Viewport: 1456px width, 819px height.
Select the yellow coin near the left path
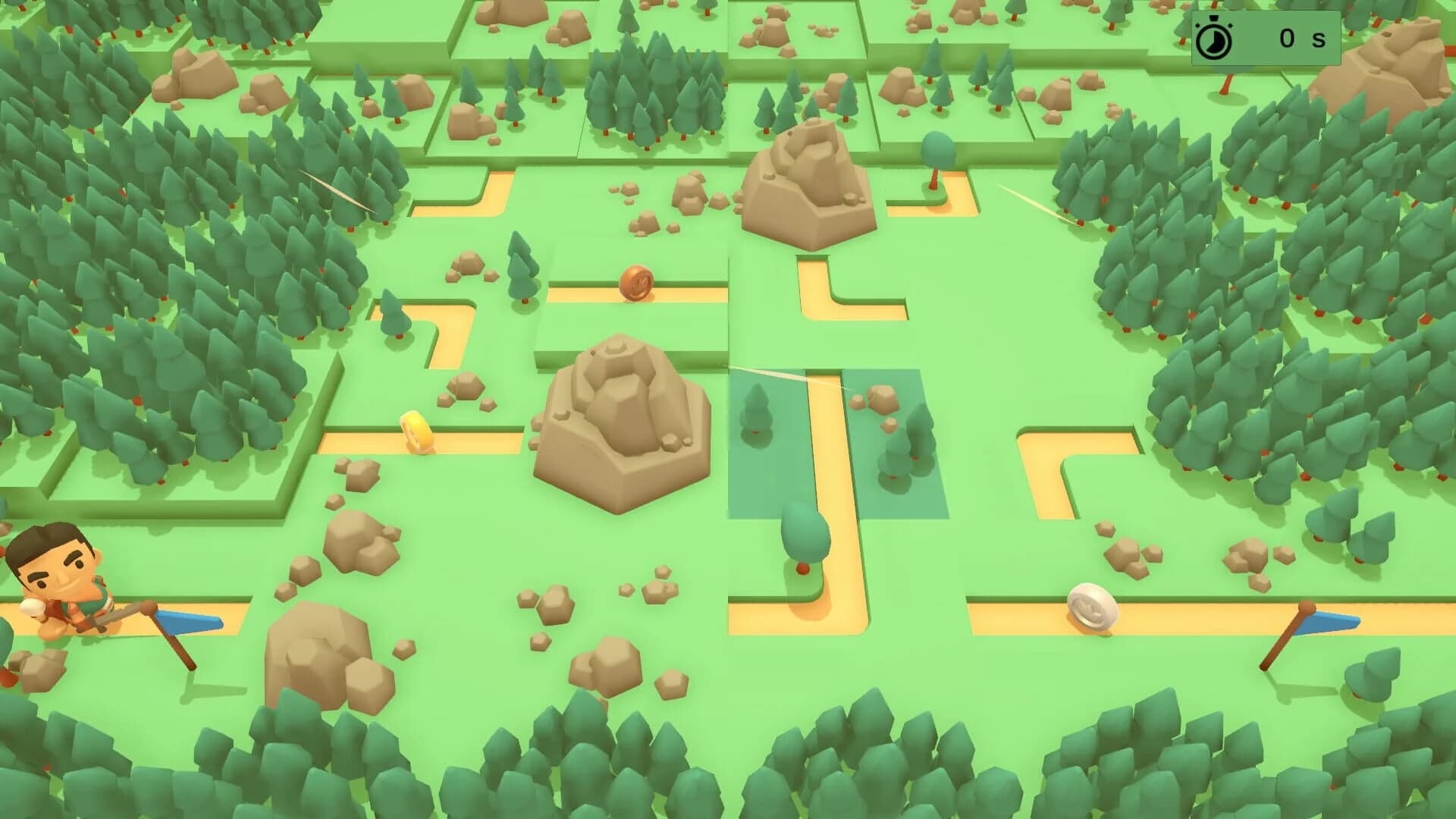click(x=416, y=431)
